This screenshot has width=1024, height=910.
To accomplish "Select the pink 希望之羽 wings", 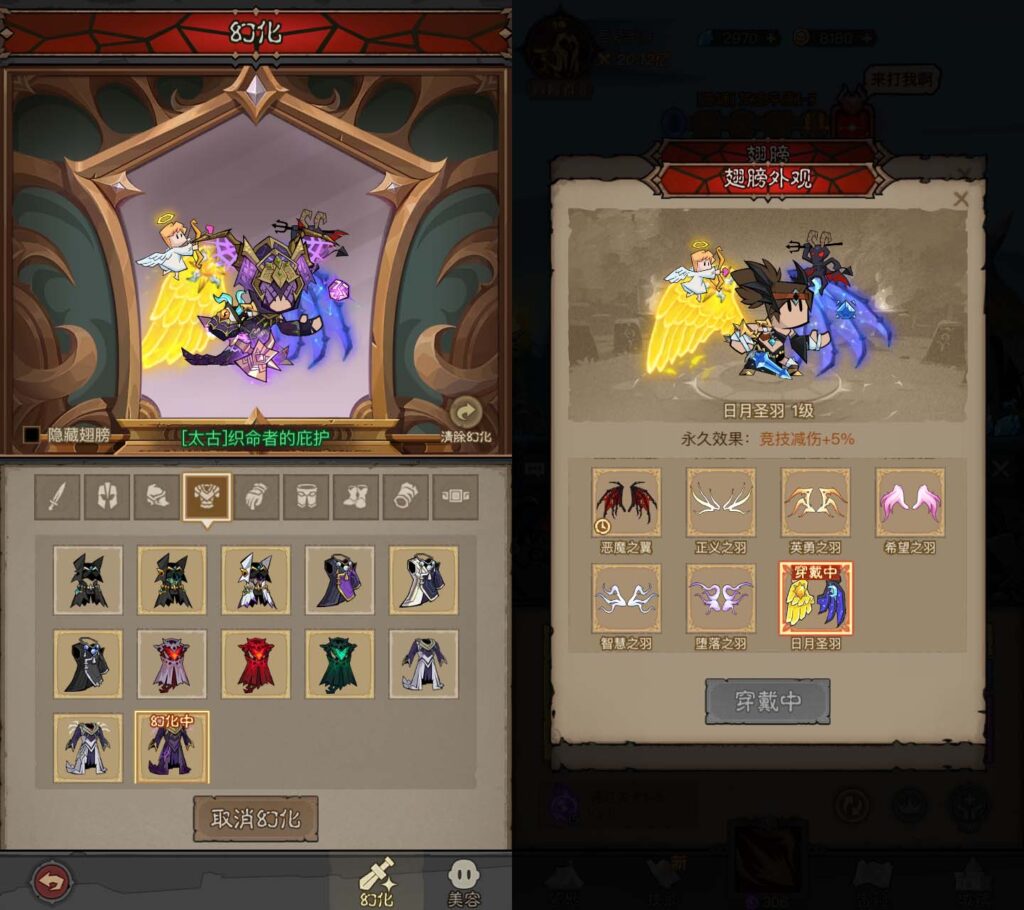I will coord(909,502).
